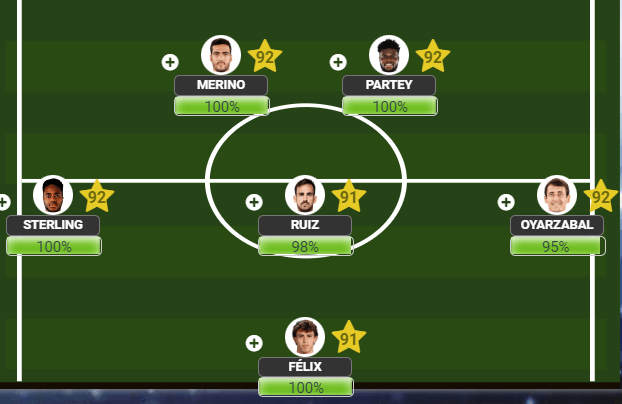Choose the OYARZABAL name label
This screenshot has width=622, height=404.
click(557, 225)
